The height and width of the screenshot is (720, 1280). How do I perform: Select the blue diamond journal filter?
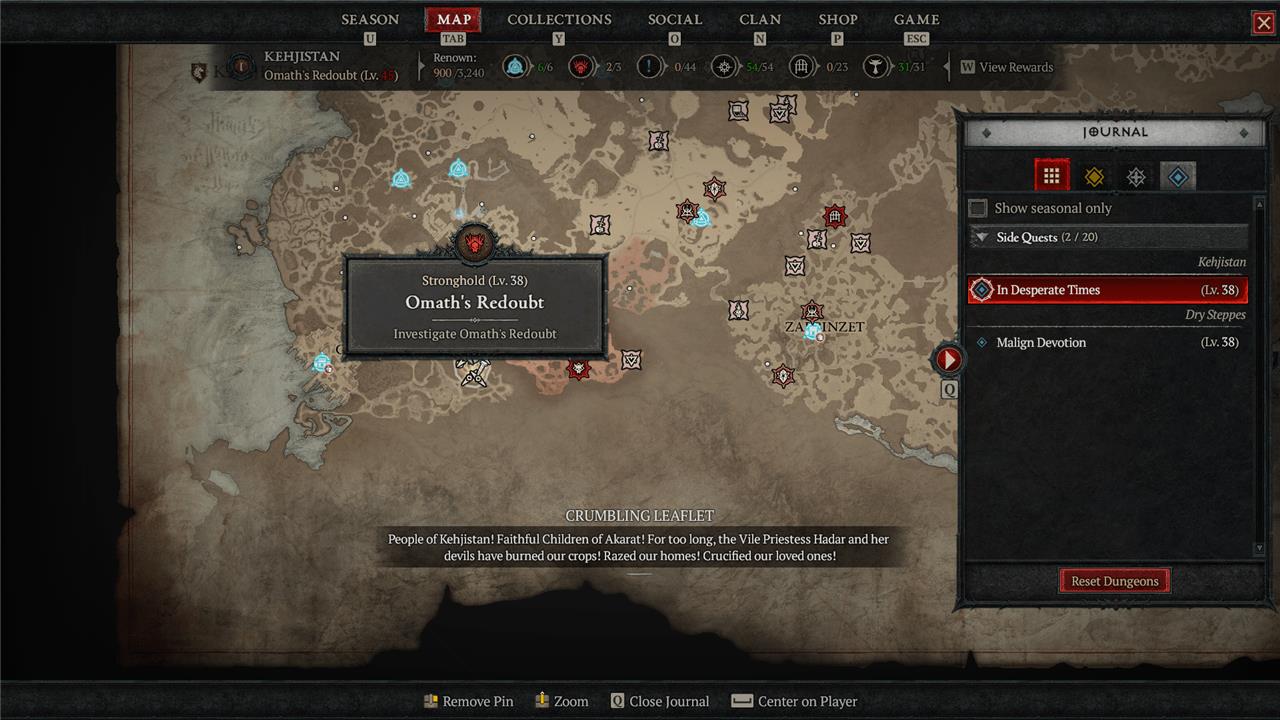(1178, 177)
